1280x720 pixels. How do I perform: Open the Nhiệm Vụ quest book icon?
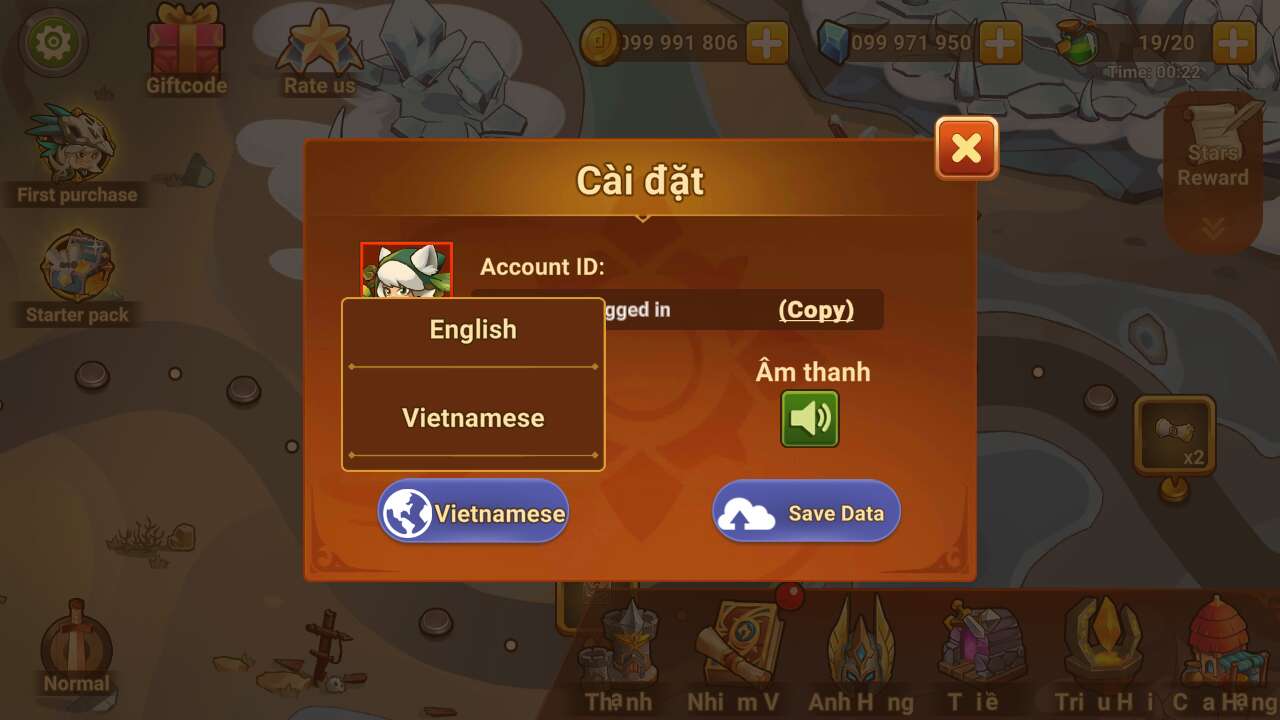[x=740, y=640]
